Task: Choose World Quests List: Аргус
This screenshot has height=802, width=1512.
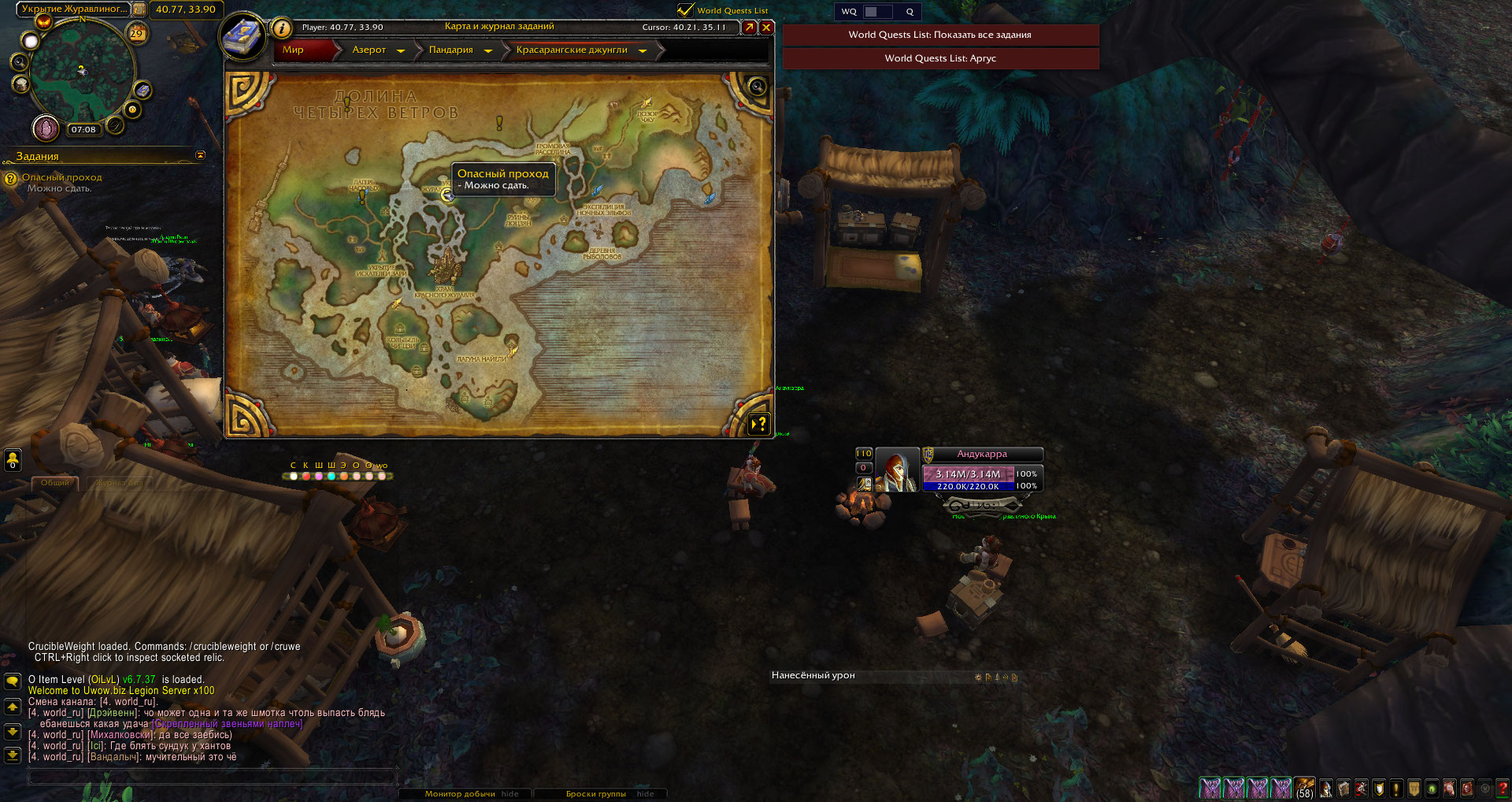Action: coord(939,58)
